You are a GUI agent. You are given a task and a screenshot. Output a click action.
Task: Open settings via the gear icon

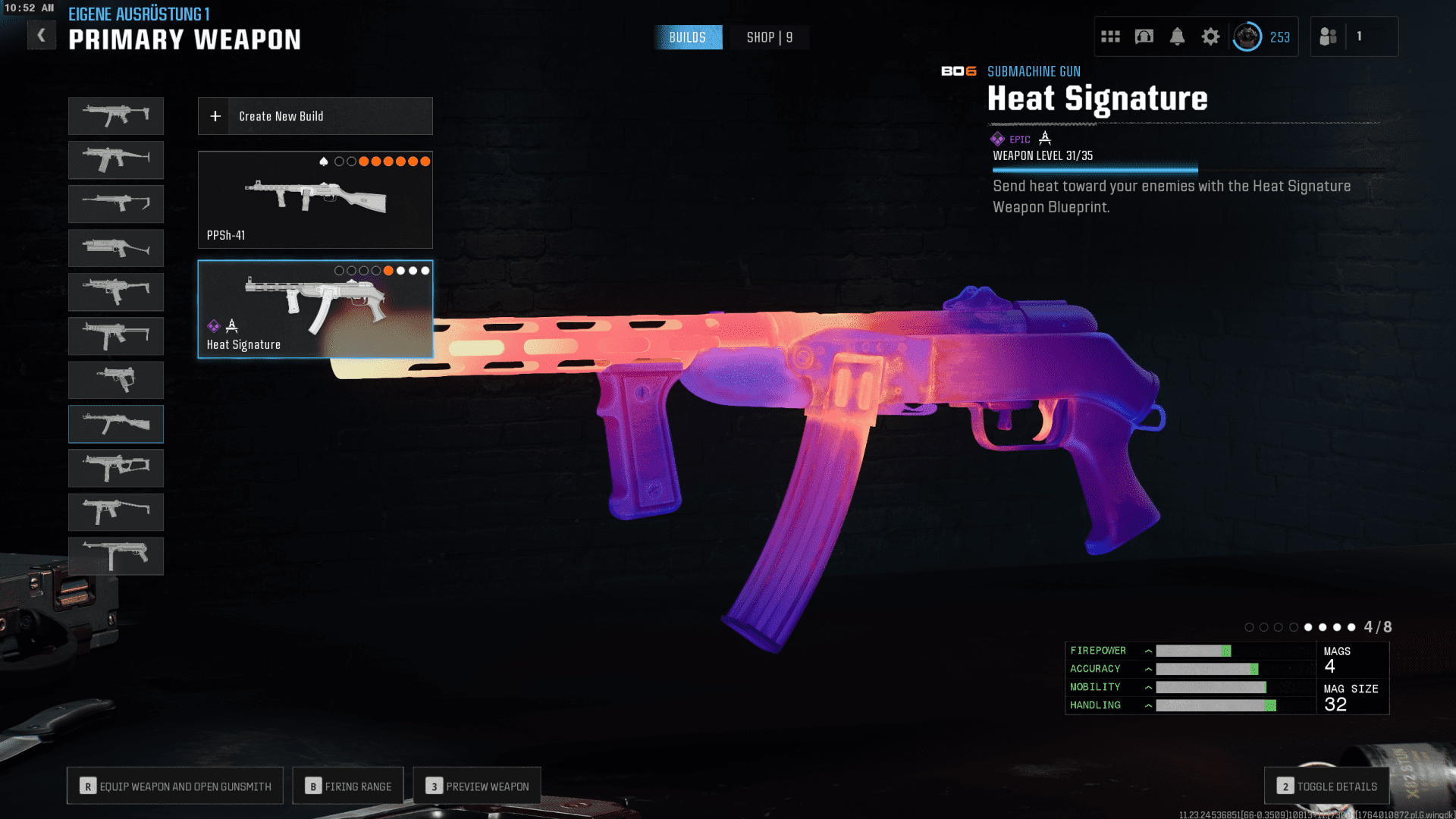[x=1210, y=36]
